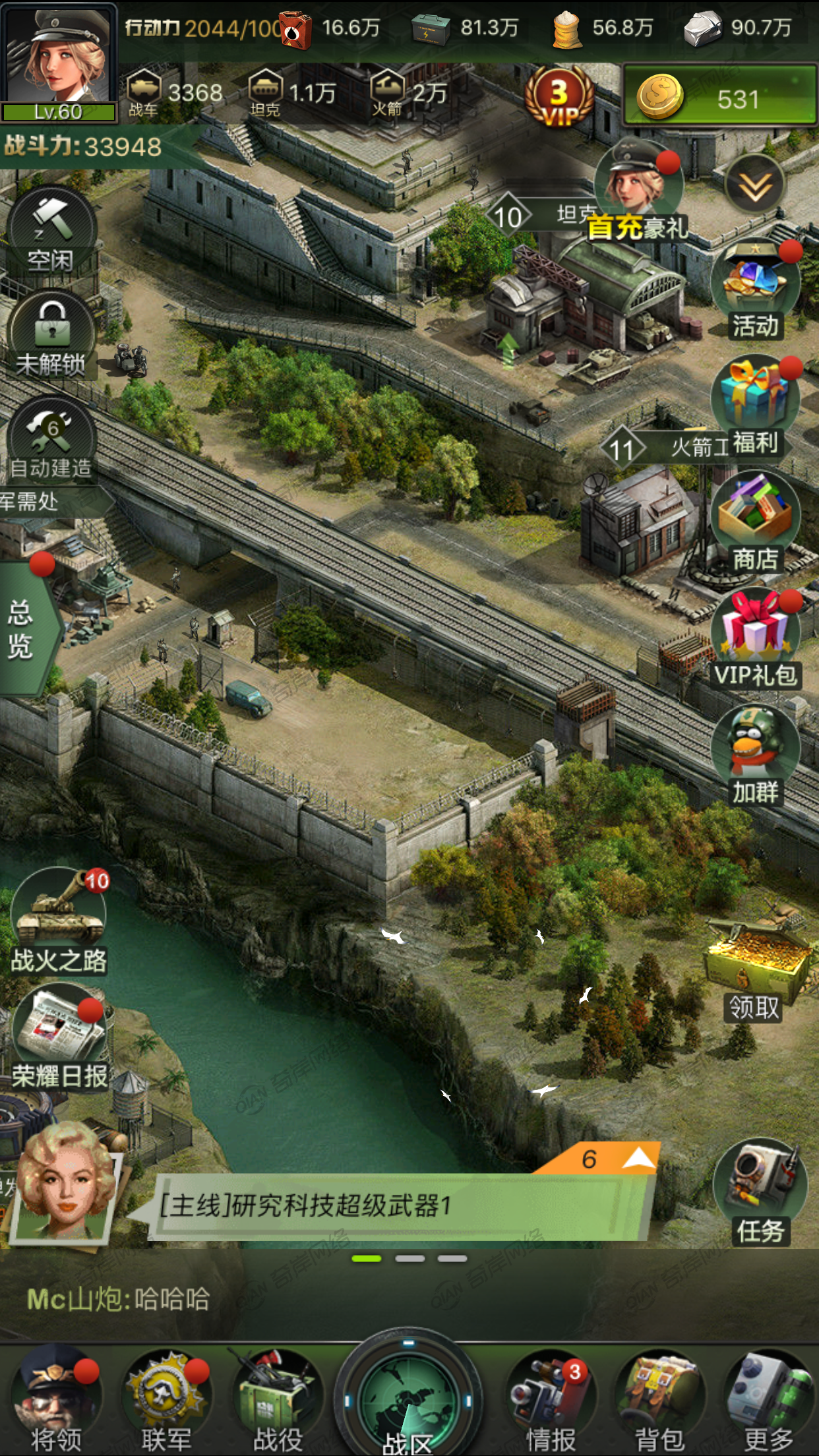Open the 联军 alliance menu
The width and height of the screenshot is (819, 1456).
tap(166, 1401)
